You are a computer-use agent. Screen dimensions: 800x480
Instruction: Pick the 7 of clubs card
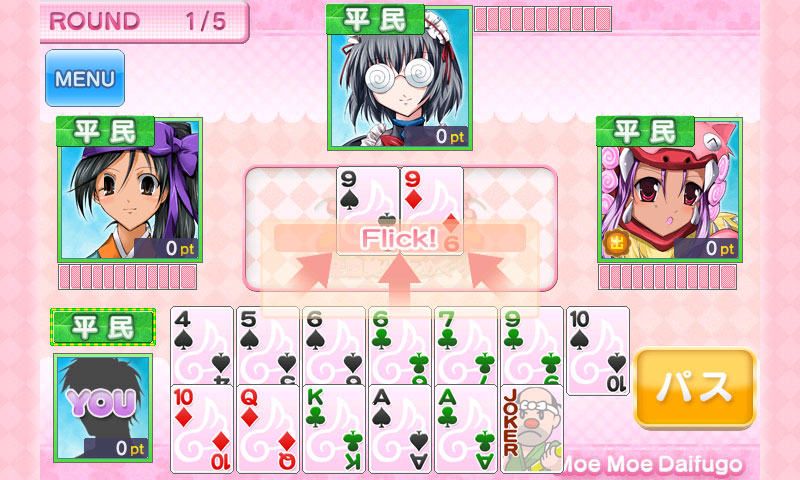coord(465,343)
